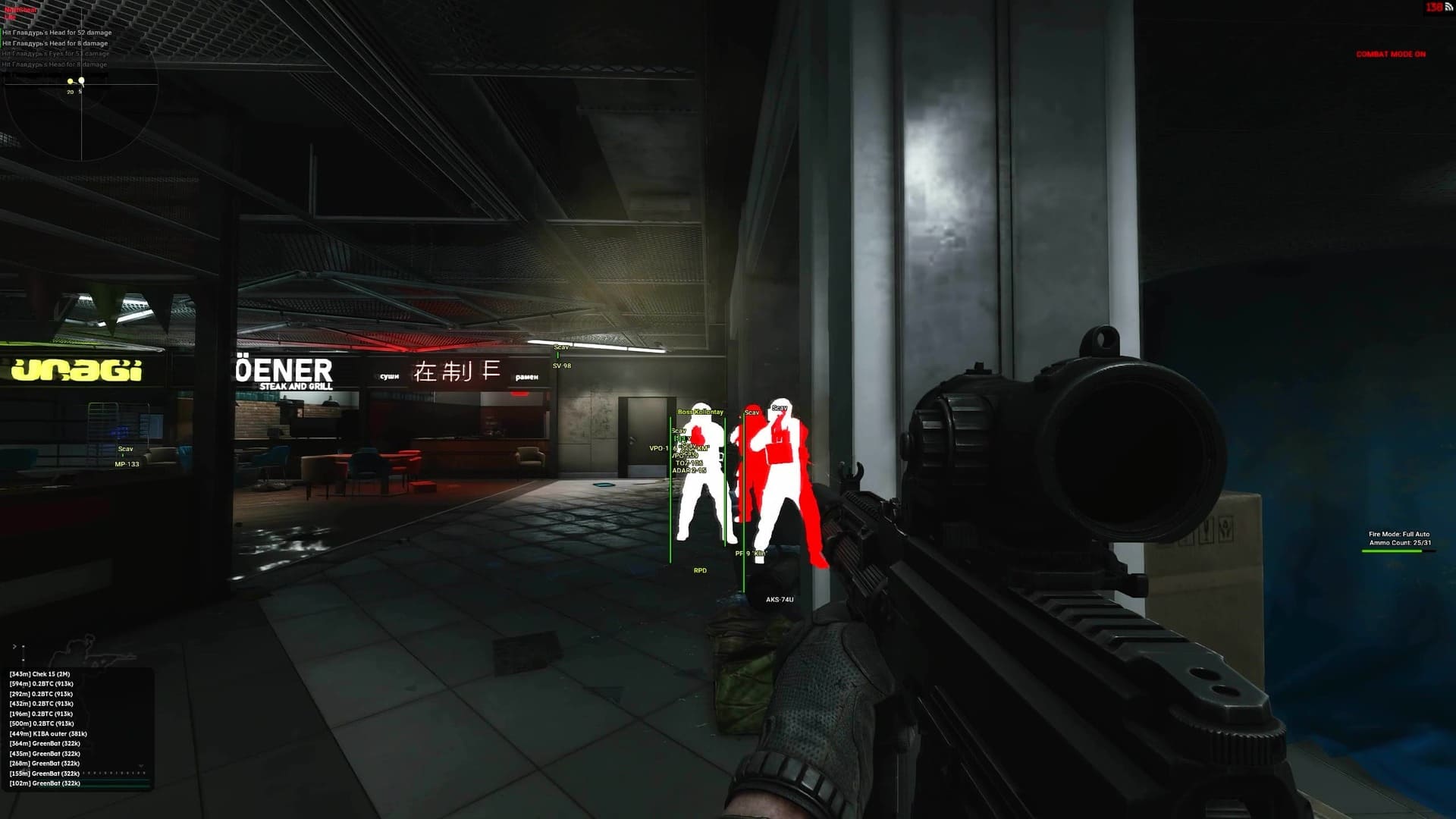Toggle COMBAT MODE ON indicator
Viewport: 1456px width, 819px height.
[1391, 55]
